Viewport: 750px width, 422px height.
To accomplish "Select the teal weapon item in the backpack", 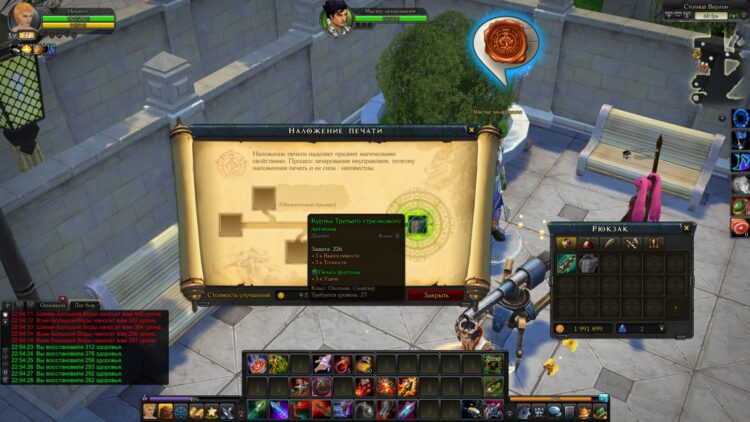I will pyautogui.click(x=567, y=264).
